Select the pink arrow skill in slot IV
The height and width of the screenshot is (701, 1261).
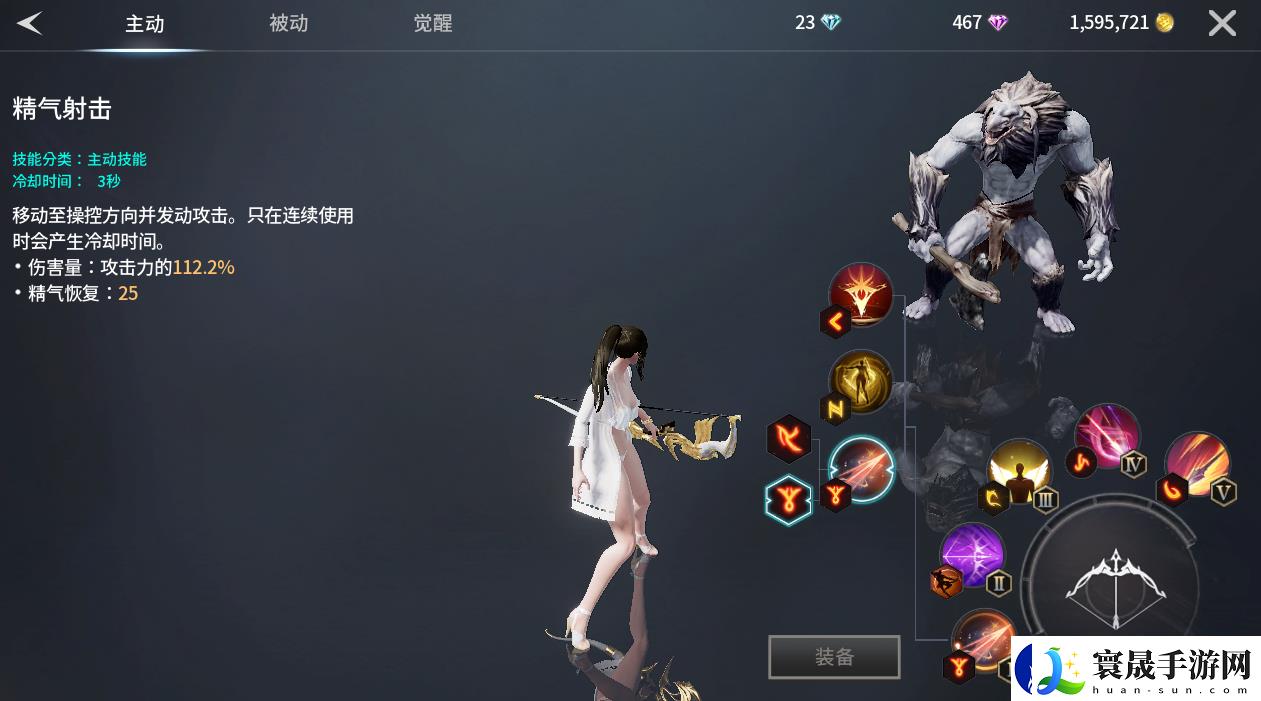point(1107,435)
